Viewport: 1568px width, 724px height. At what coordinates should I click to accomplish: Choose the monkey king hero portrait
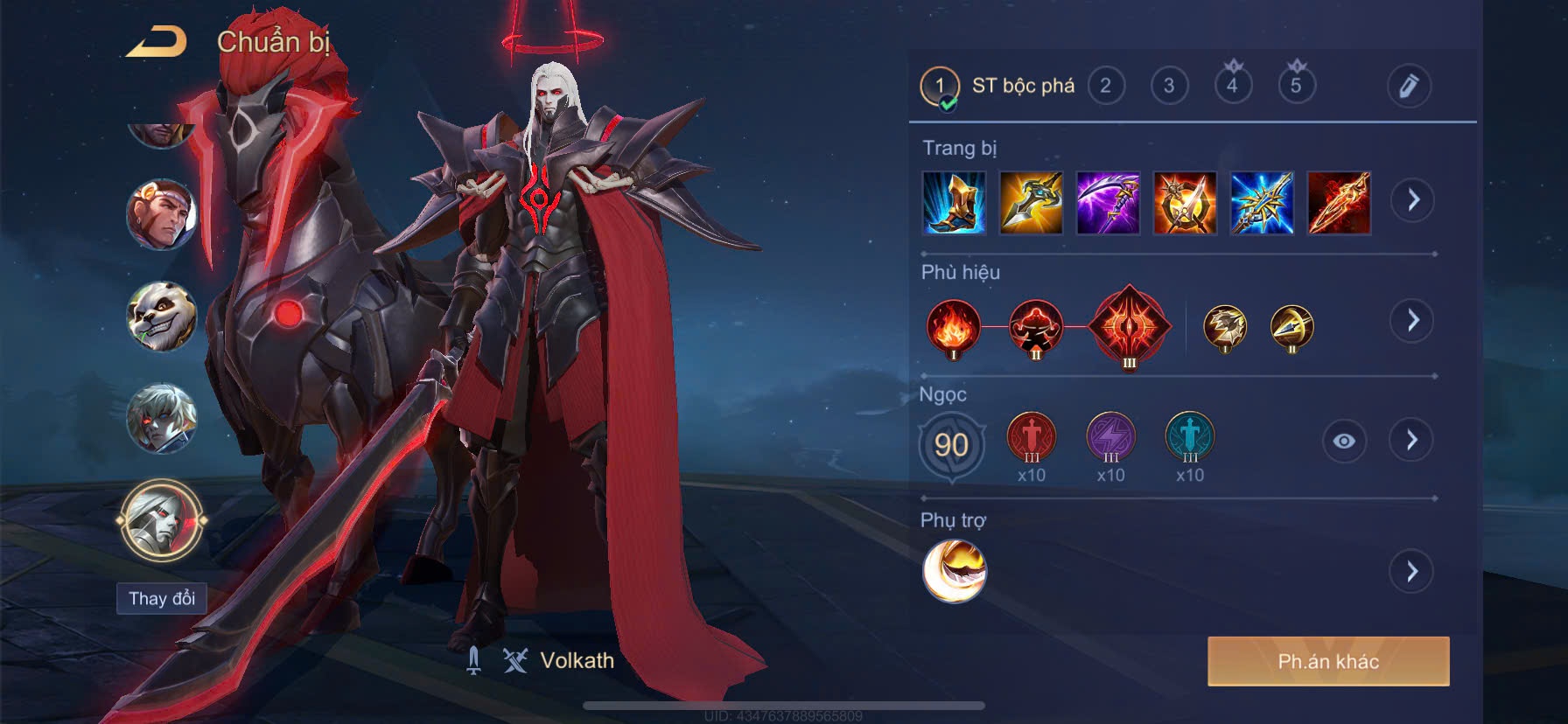point(161,214)
